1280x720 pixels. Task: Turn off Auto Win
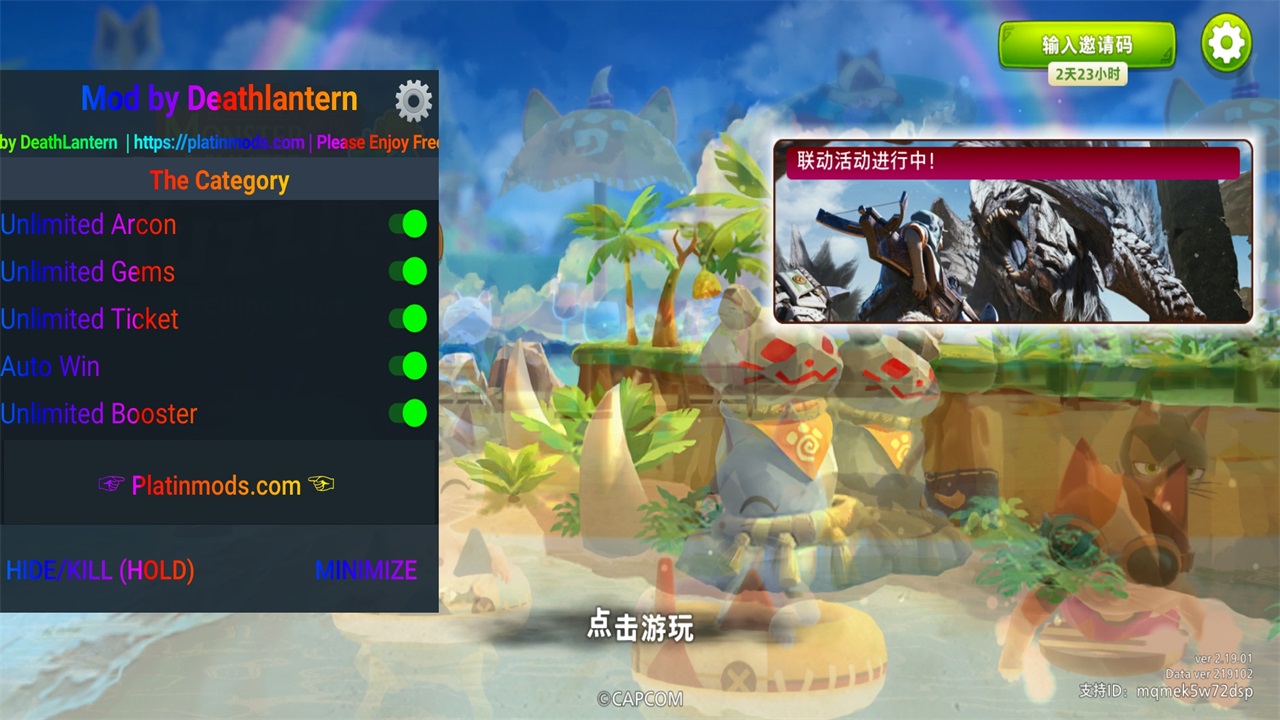(x=407, y=366)
